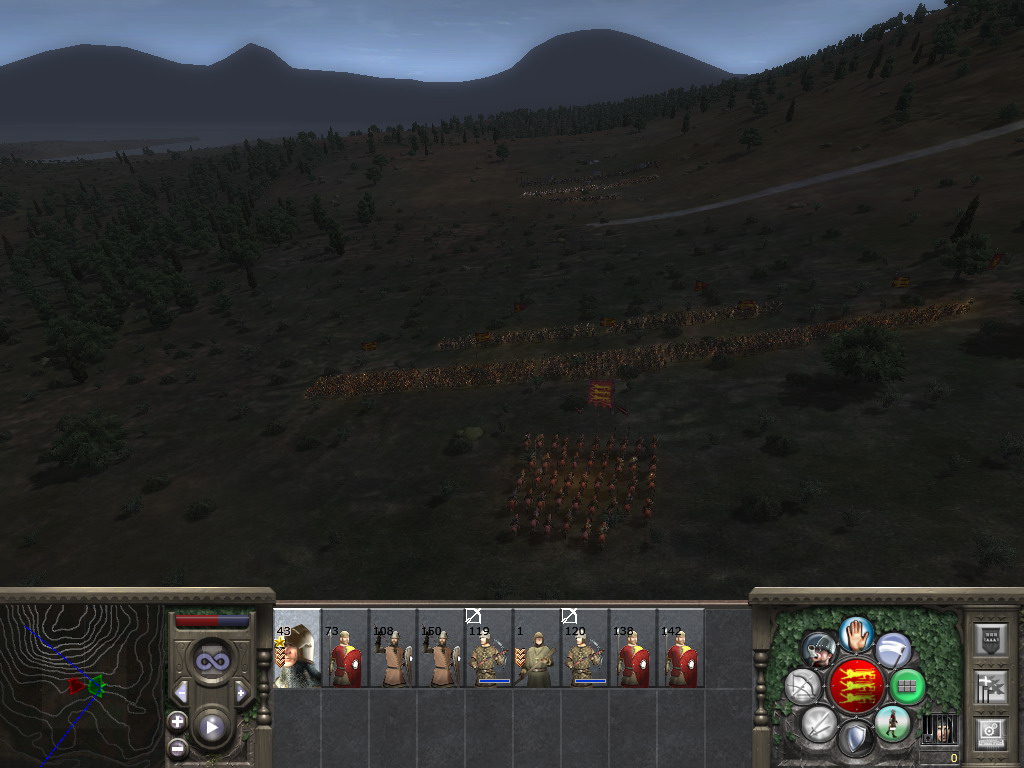Image resolution: width=1024 pixels, height=768 pixels.
Task: Order a withdrawal with the white flag button
Action: tap(893, 650)
